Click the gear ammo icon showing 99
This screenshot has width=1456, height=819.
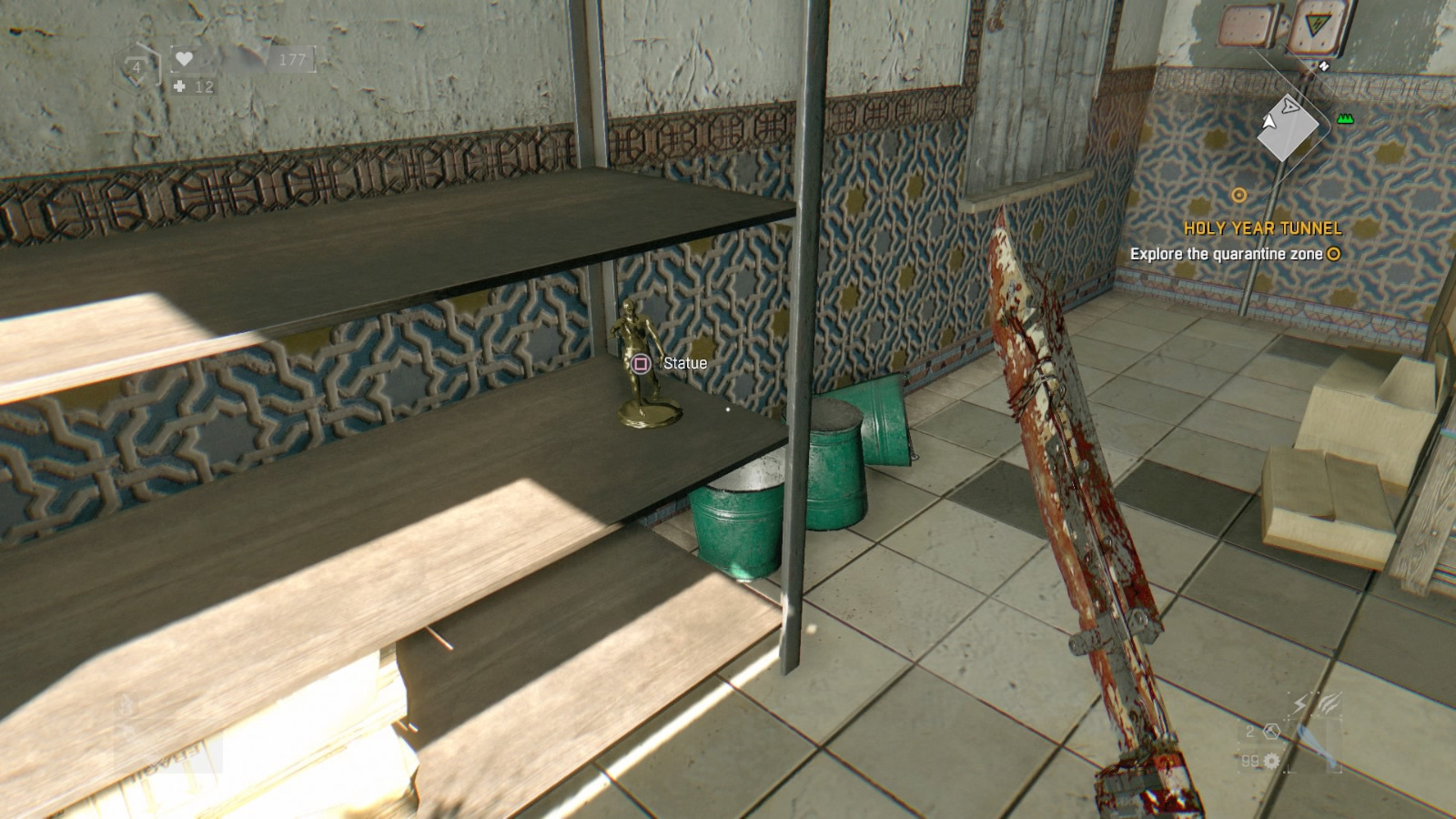[x=1272, y=762]
